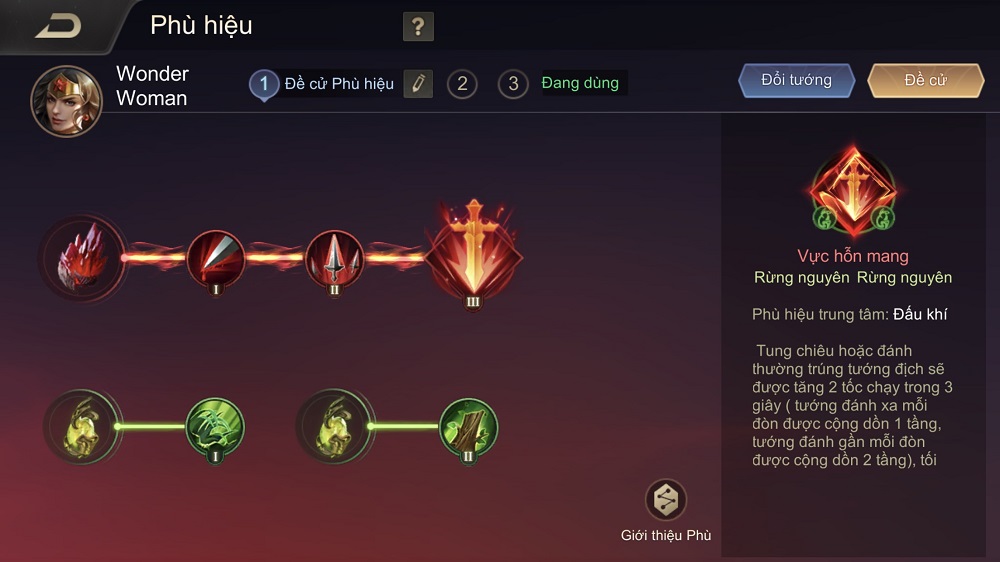This screenshot has width=1000, height=562.
Task: Go back using the return arrow
Action: coord(57,26)
